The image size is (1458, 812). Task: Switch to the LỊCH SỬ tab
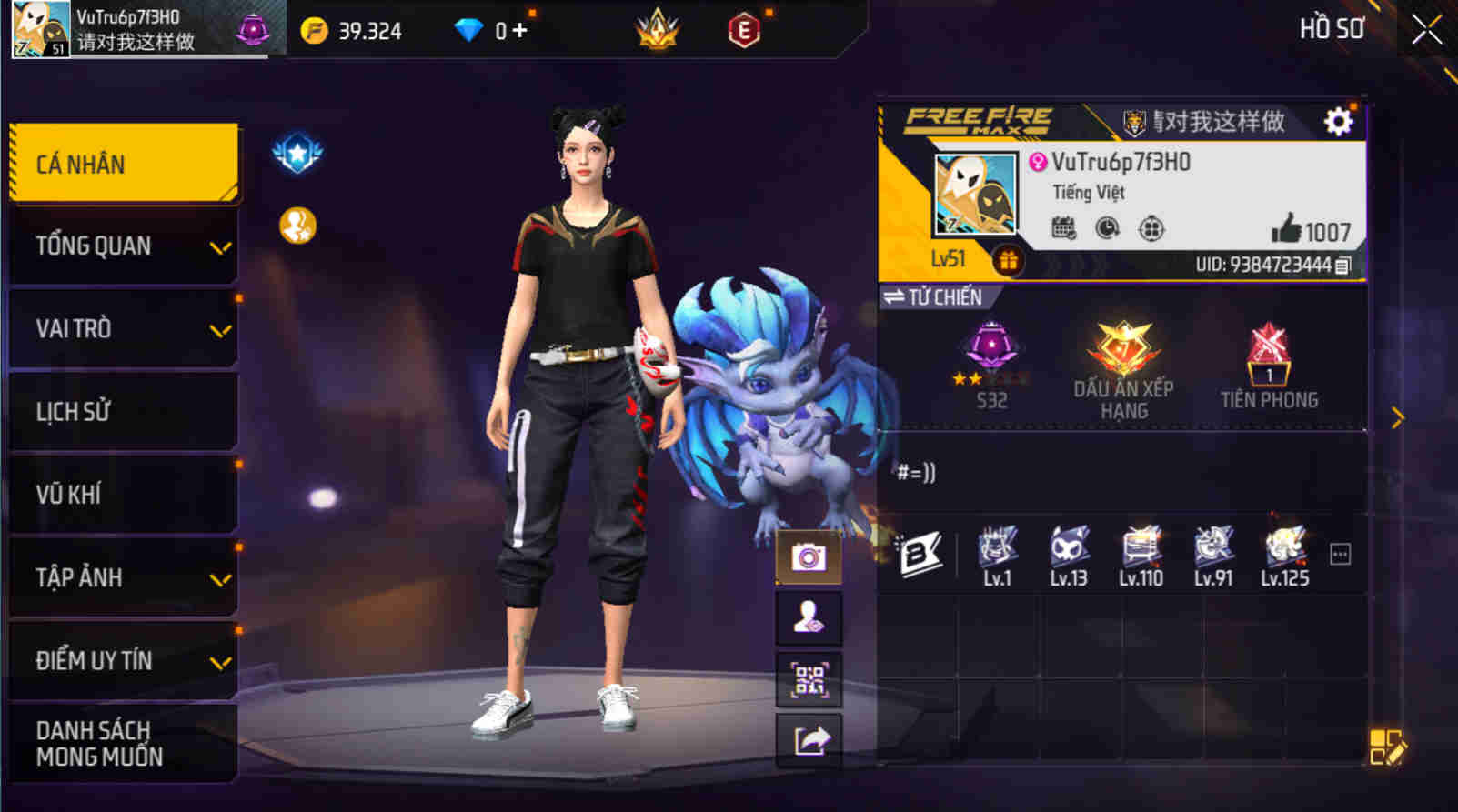pyautogui.click(x=124, y=411)
